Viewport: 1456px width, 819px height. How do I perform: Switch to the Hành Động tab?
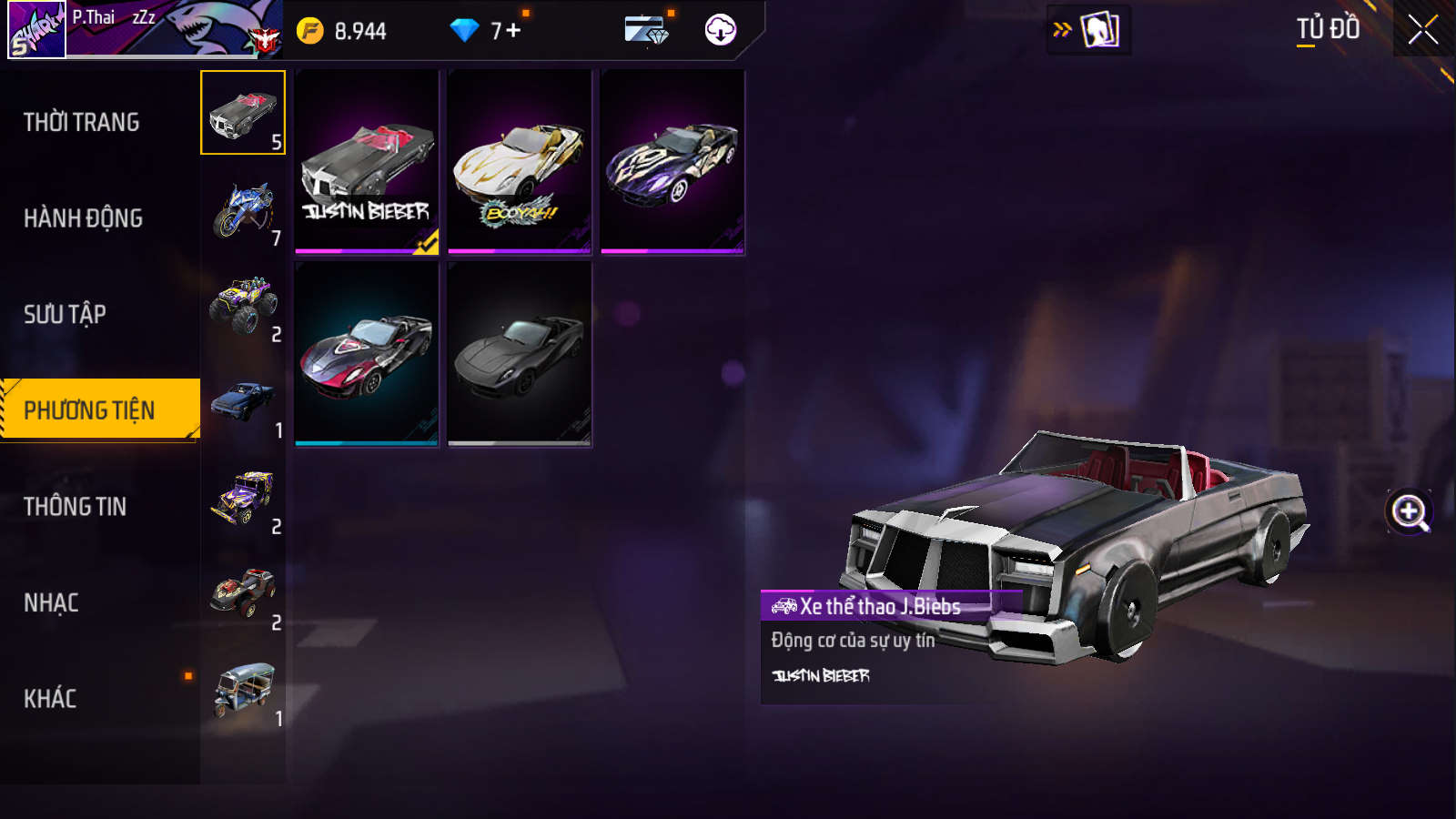click(84, 218)
